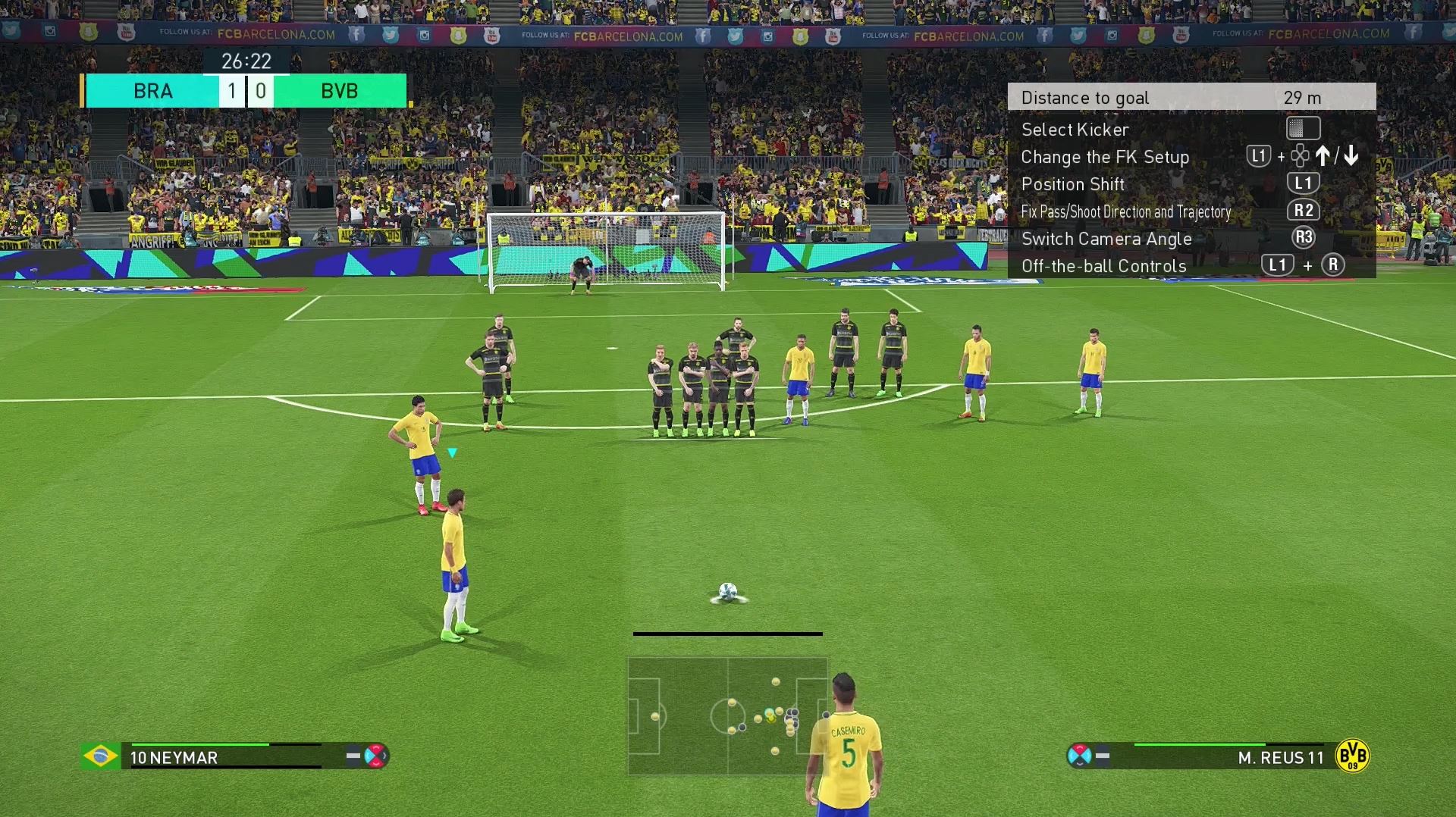Select the Change the FK Setup entry
Viewport: 1456px width, 817px height.
(1105, 157)
